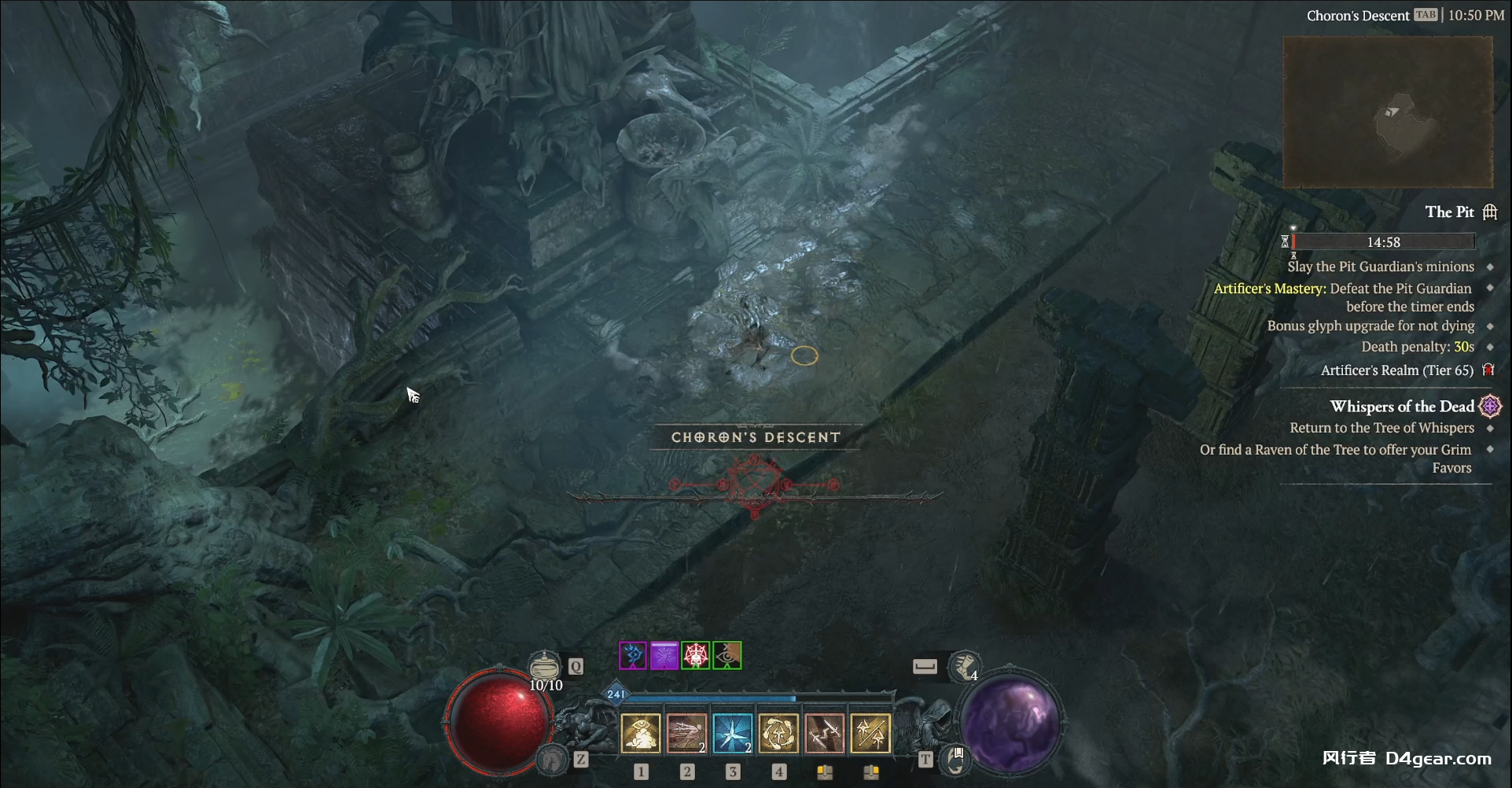Screen dimensions: 1512x788
Task: Click the town portal icon beside T
Action: click(955, 760)
